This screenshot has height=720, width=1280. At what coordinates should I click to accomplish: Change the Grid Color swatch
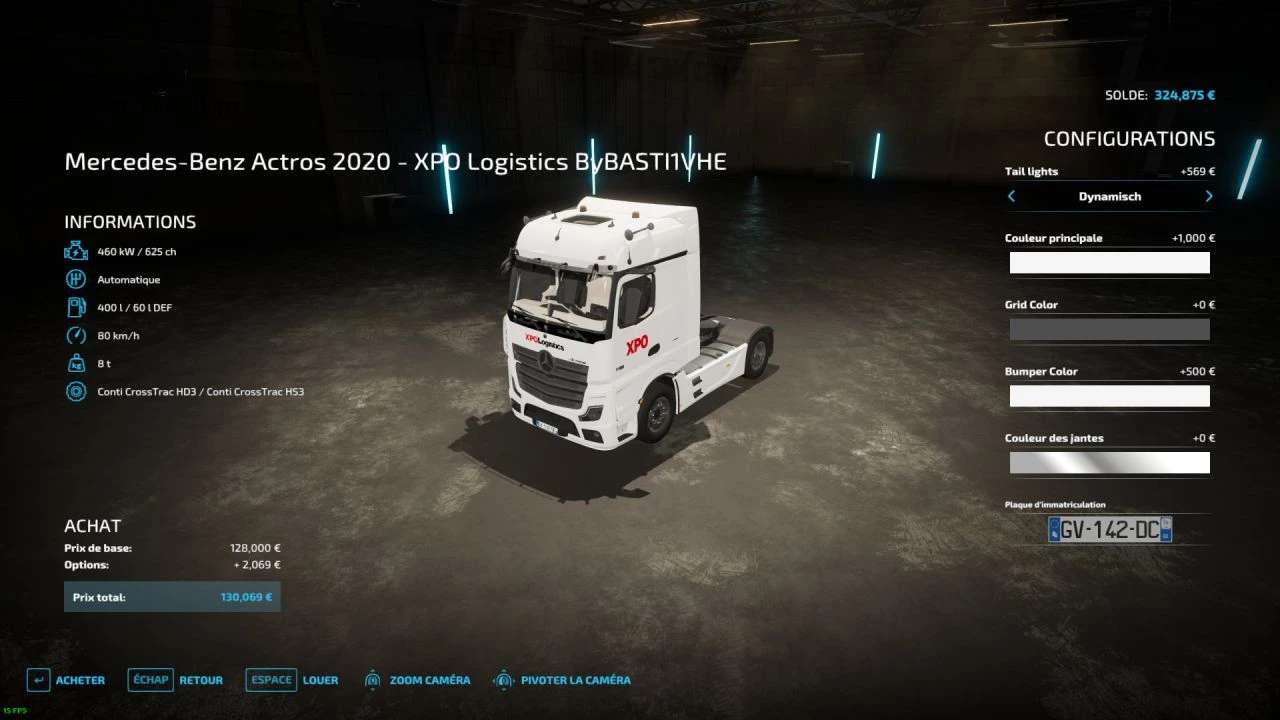(1109, 330)
